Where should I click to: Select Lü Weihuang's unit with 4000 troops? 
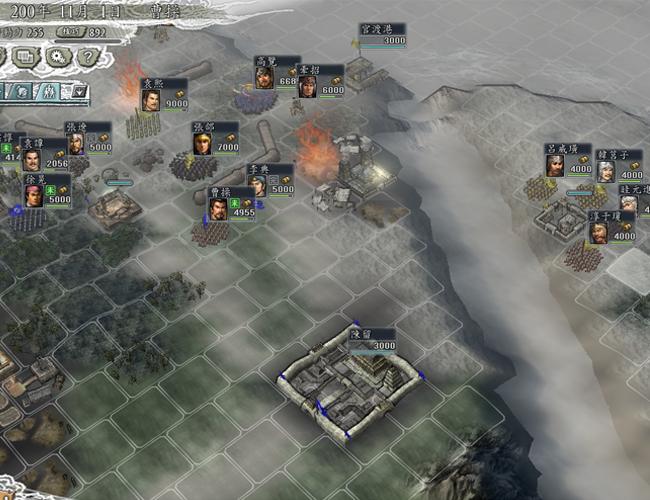(555, 163)
